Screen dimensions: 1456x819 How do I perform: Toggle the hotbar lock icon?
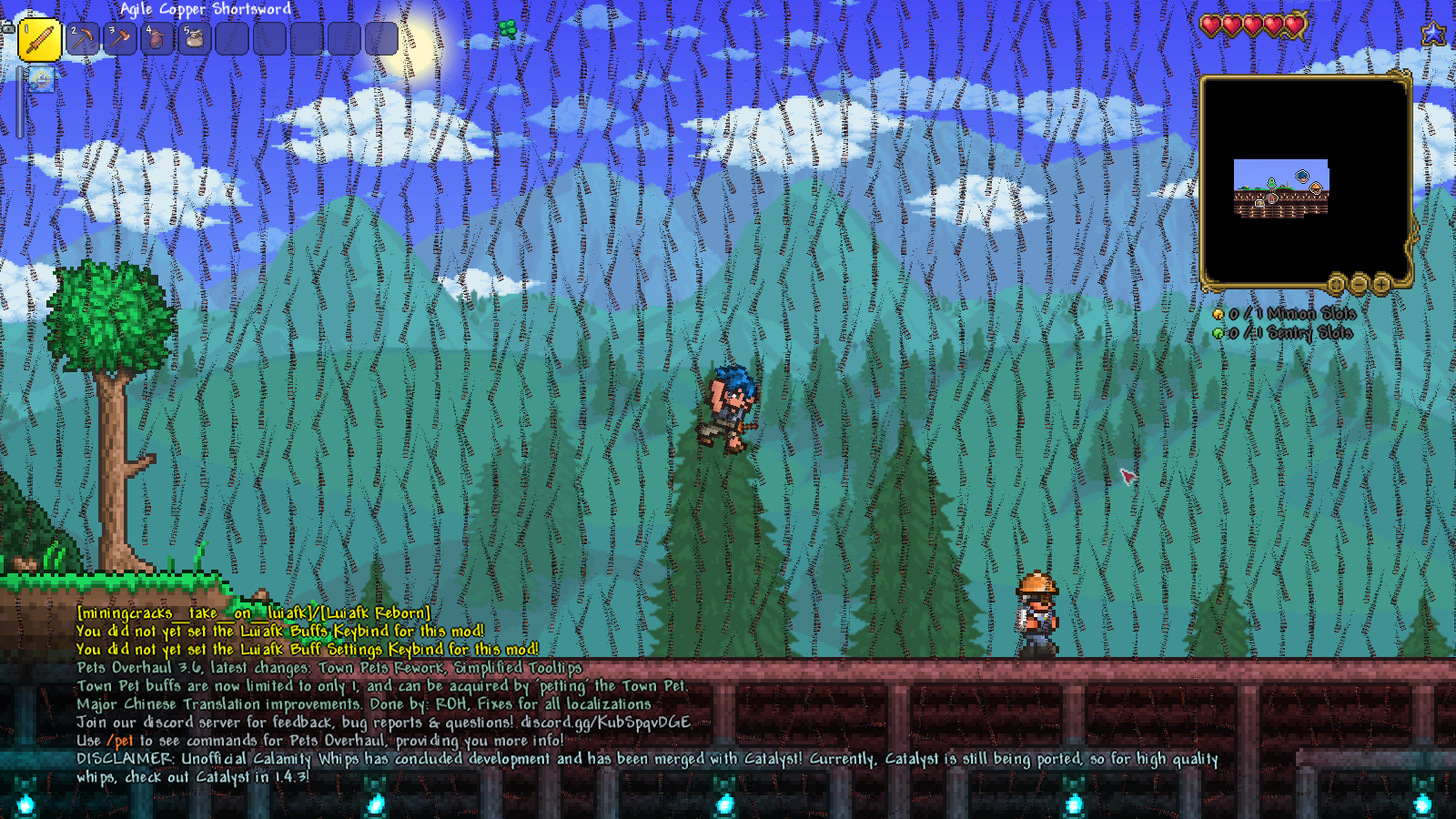7,27
